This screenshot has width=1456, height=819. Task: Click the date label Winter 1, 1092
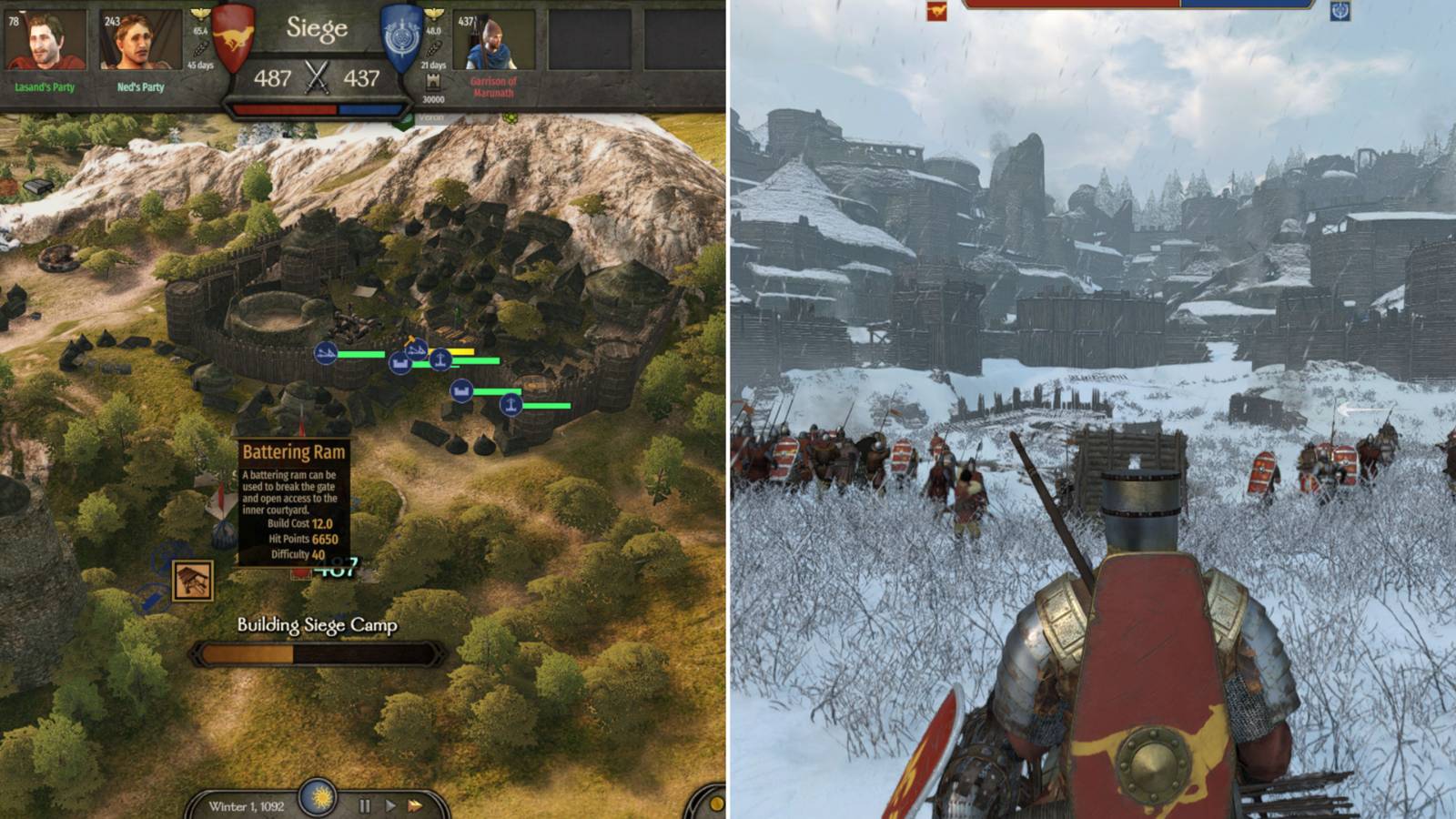pos(247,807)
